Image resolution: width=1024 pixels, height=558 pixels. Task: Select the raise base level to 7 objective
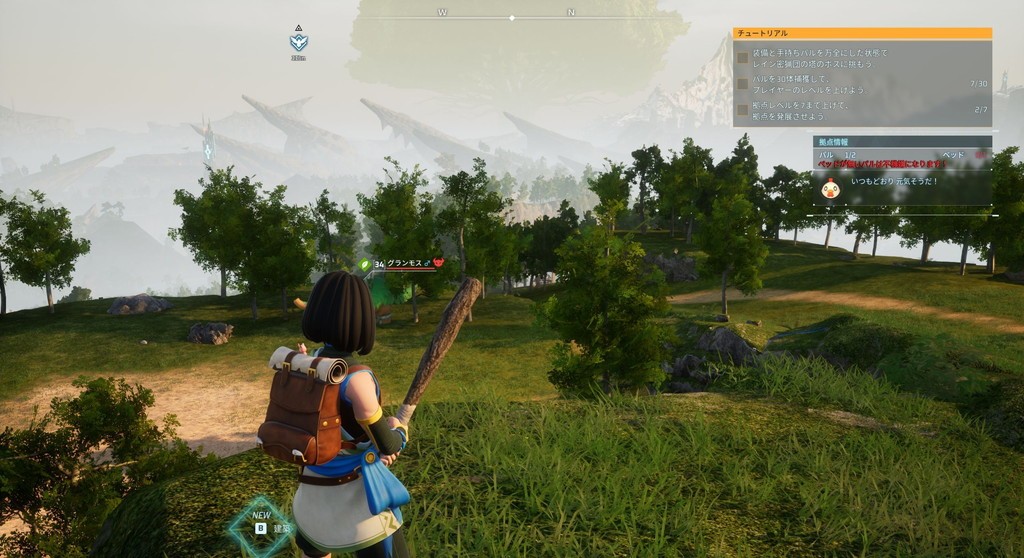click(860, 109)
